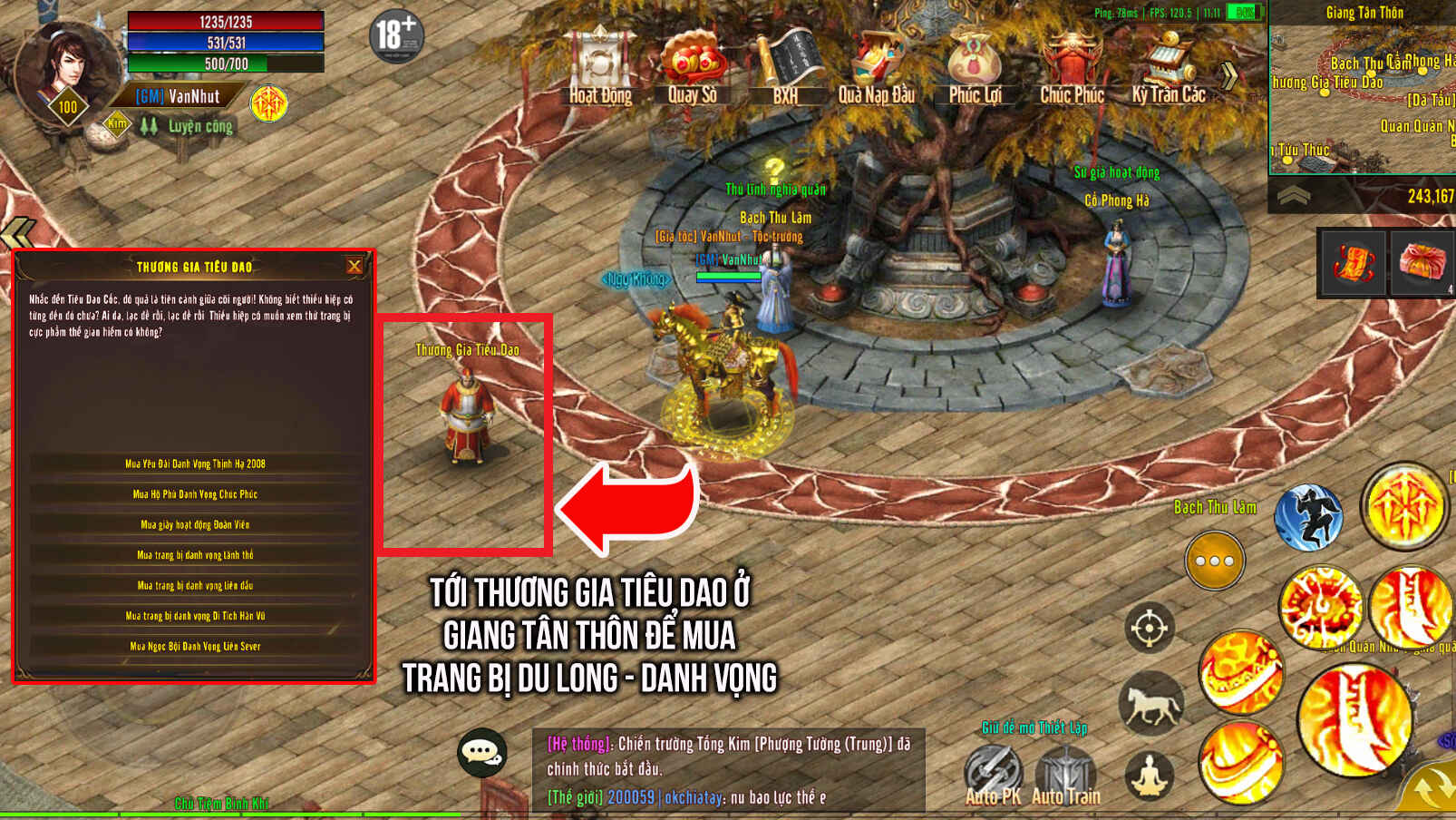Select Mua Ngọc Bội Danh Vọng Liên Sever

(x=195, y=646)
